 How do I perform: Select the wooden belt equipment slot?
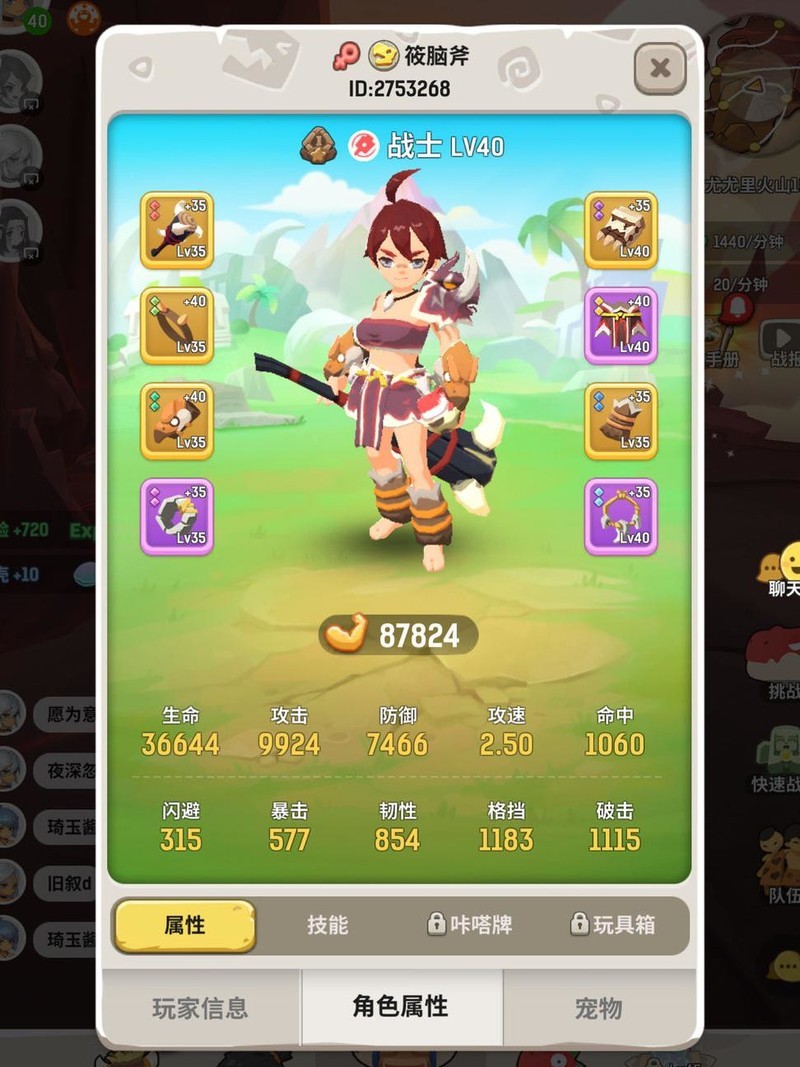click(x=177, y=326)
